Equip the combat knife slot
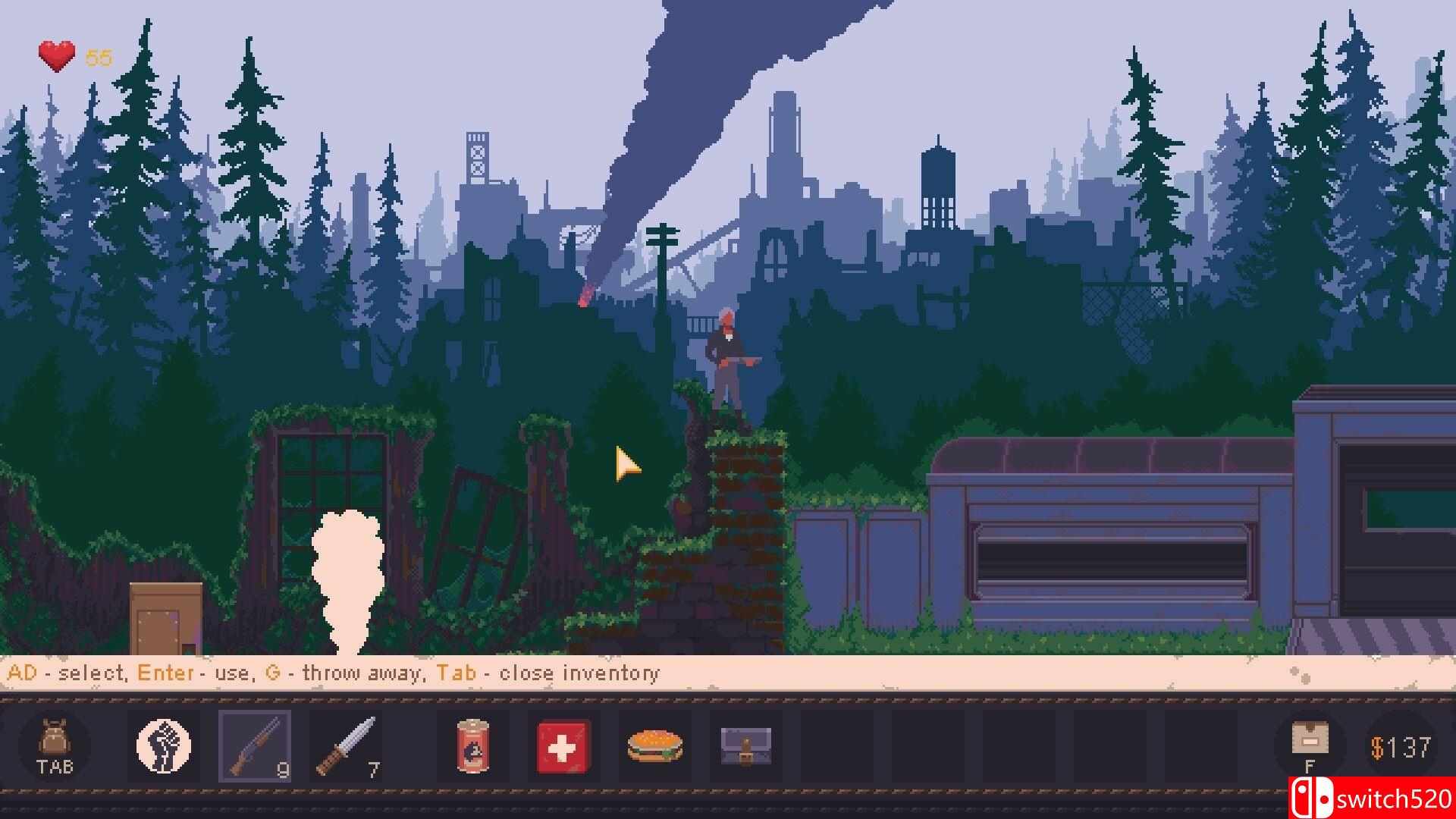1456x819 pixels. click(x=346, y=746)
